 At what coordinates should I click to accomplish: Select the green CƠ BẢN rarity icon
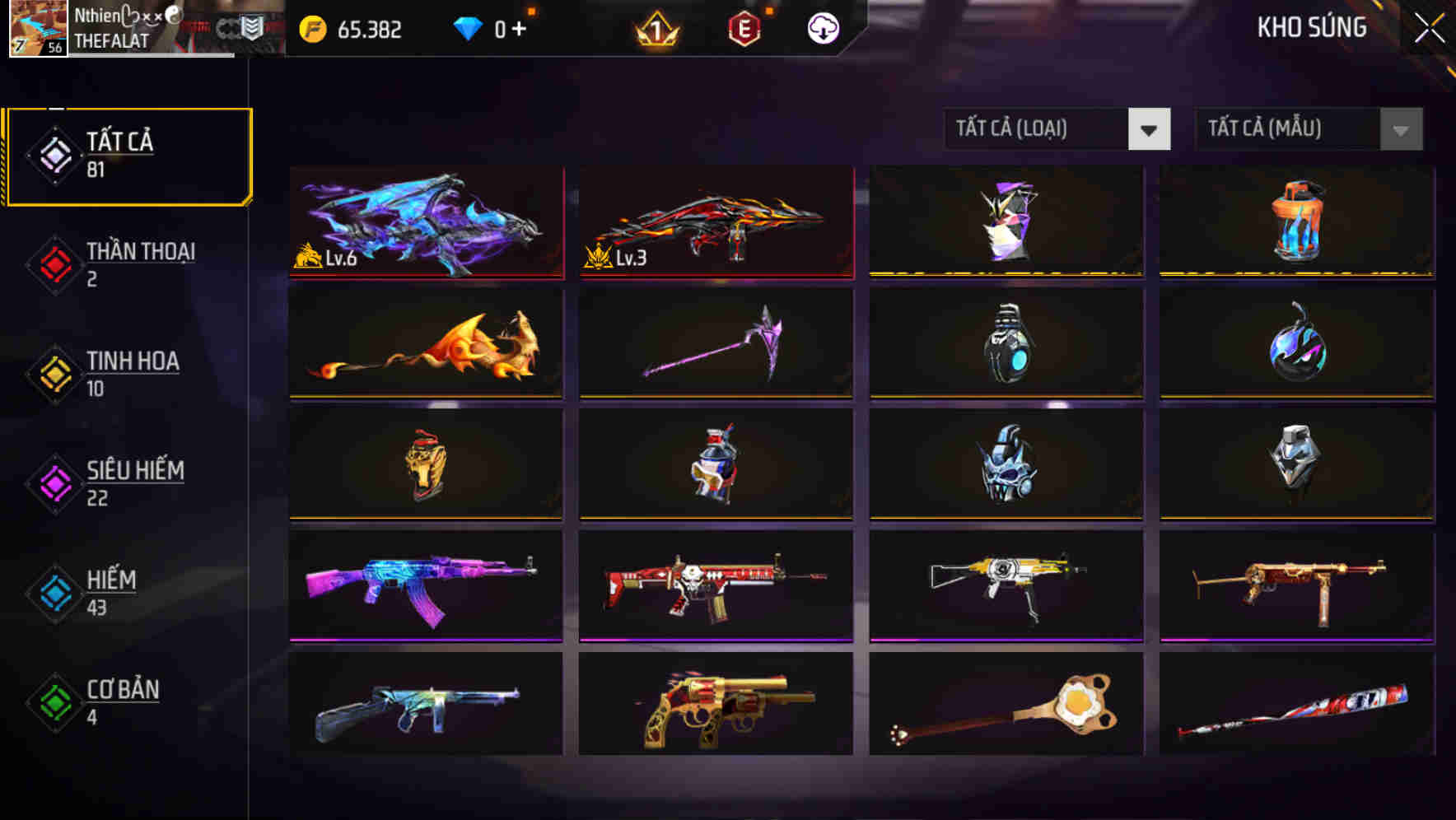(x=54, y=701)
